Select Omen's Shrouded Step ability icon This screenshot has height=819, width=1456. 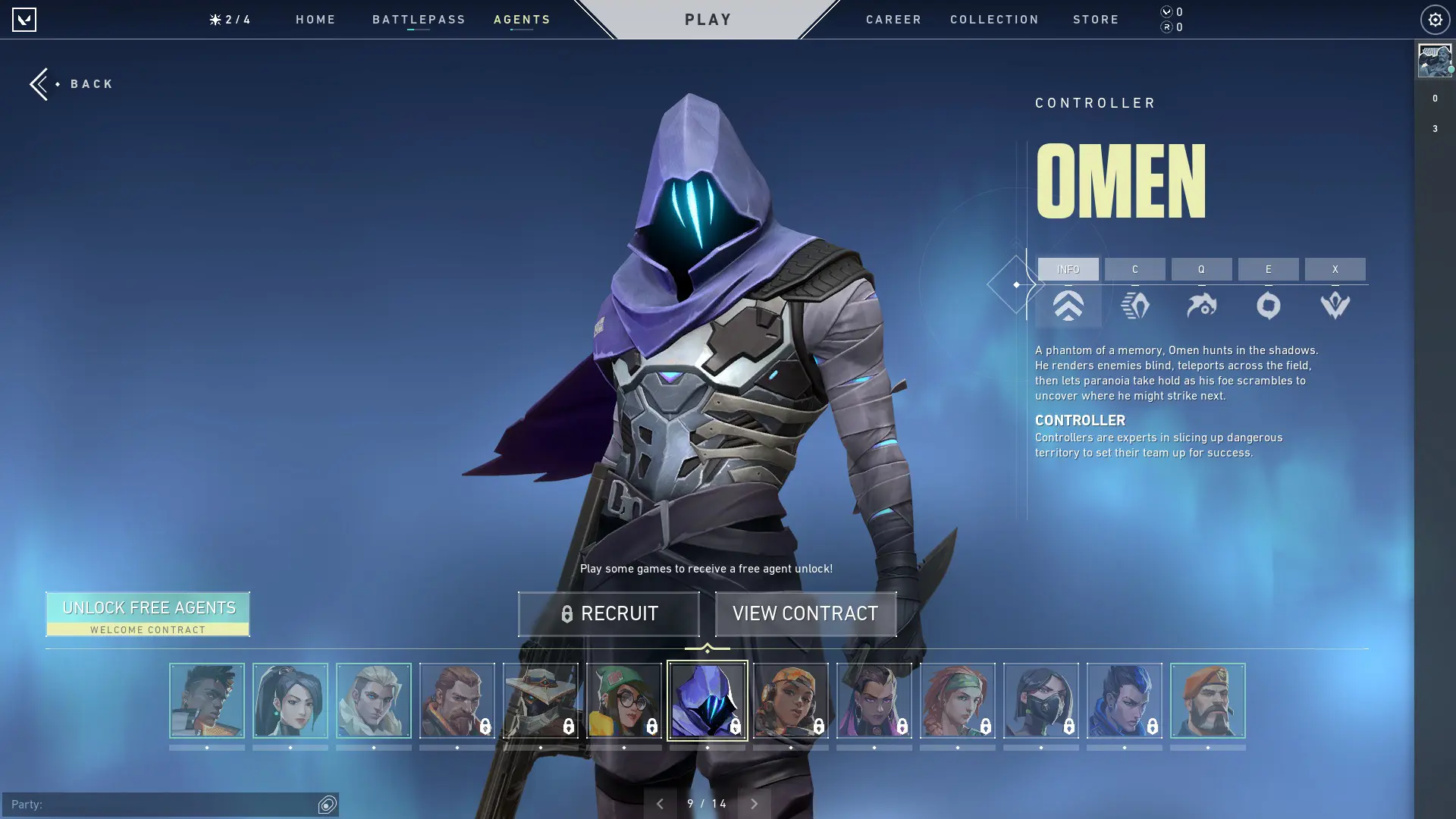(x=1135, y=306)
